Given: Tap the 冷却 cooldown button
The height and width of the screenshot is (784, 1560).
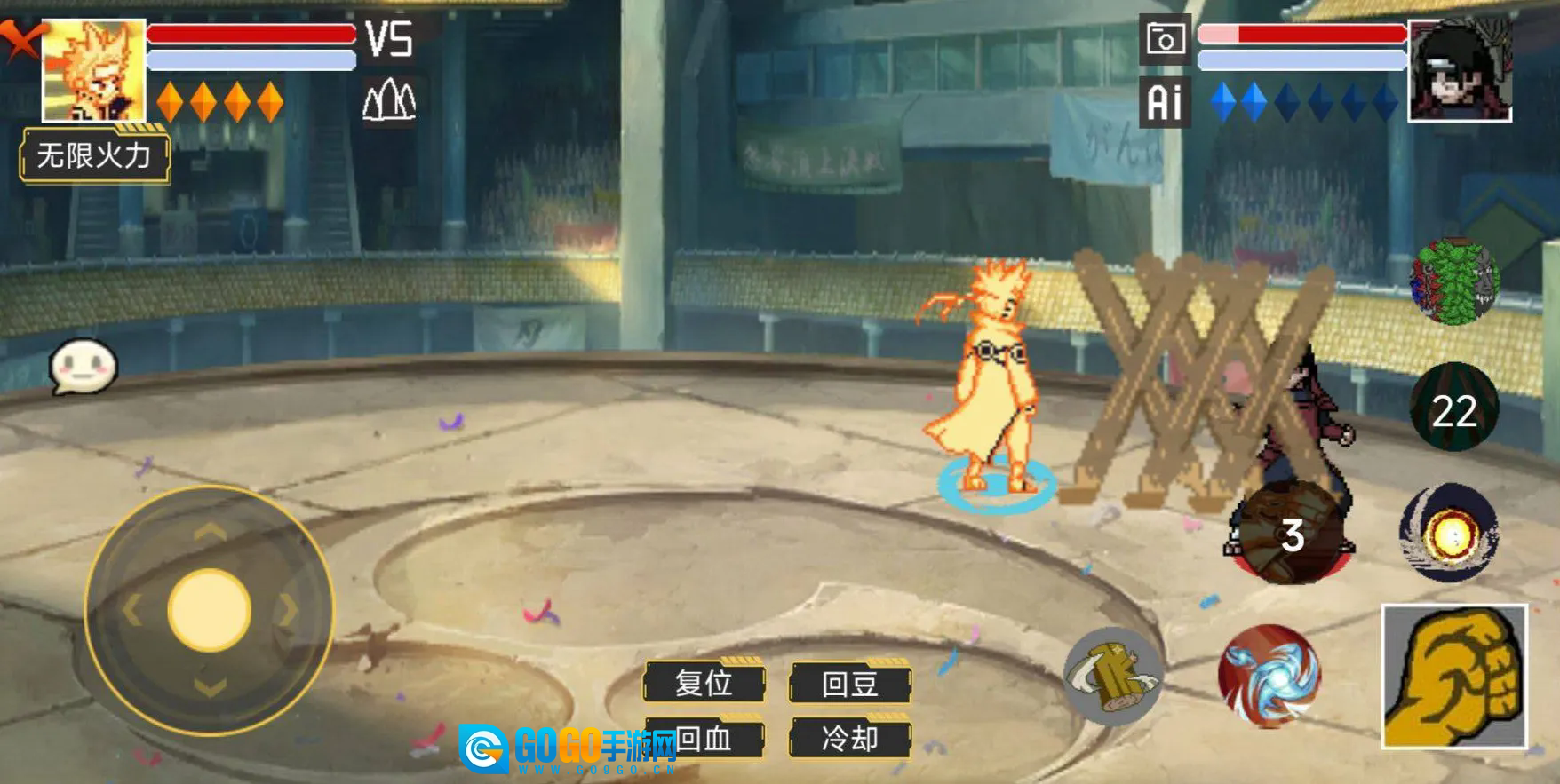Looking at the screenshot, I should [850, 738].
